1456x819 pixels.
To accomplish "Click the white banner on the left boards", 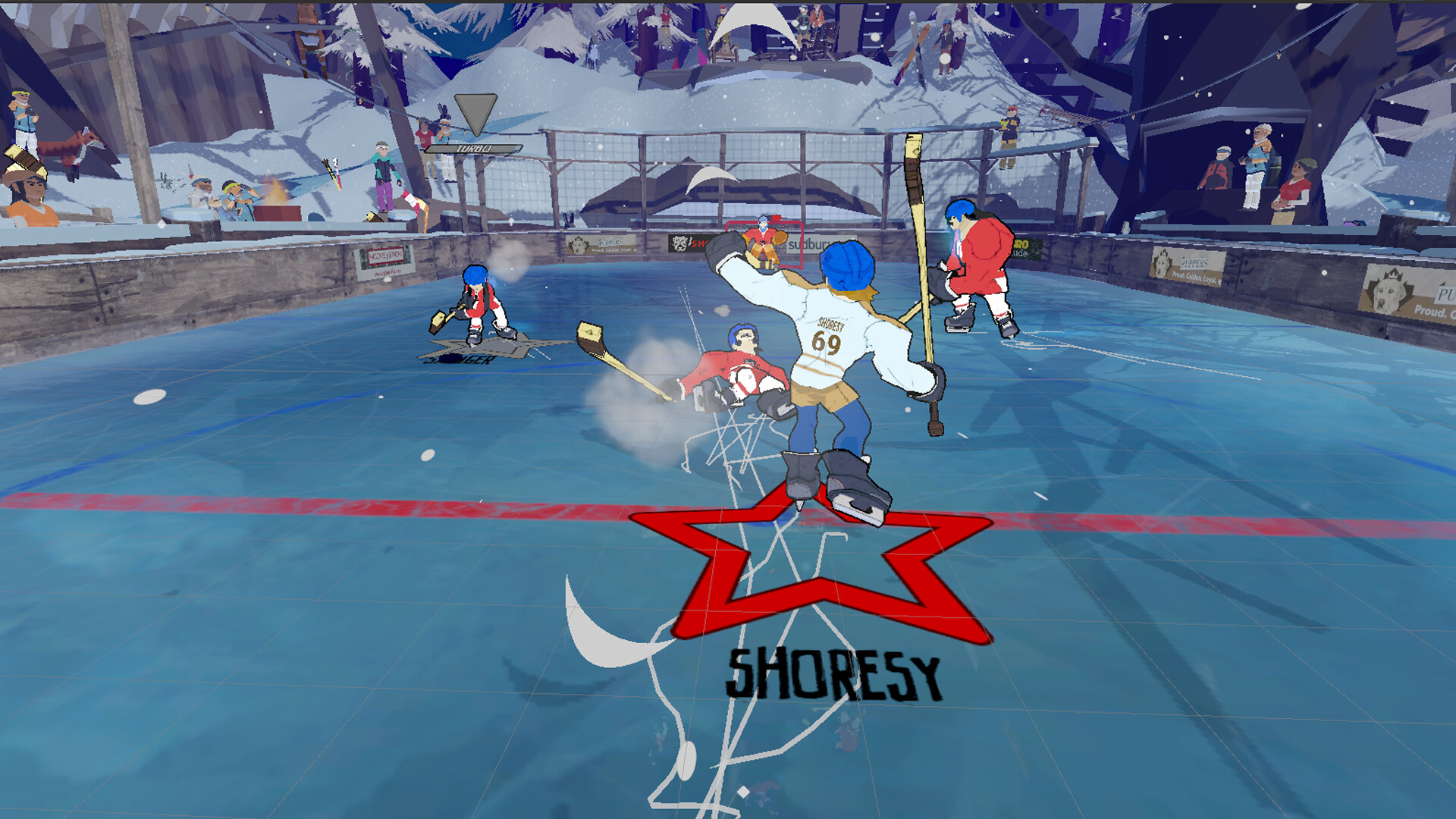I will coord(384,259).
